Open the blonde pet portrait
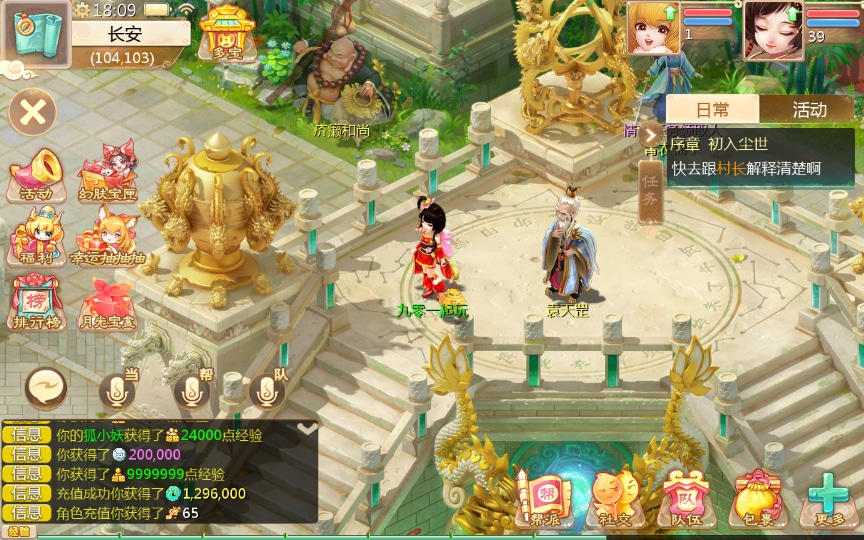Image resolution: width=864 pixels, height=540 pixels. pyautogui.click(x=652, y=28)
